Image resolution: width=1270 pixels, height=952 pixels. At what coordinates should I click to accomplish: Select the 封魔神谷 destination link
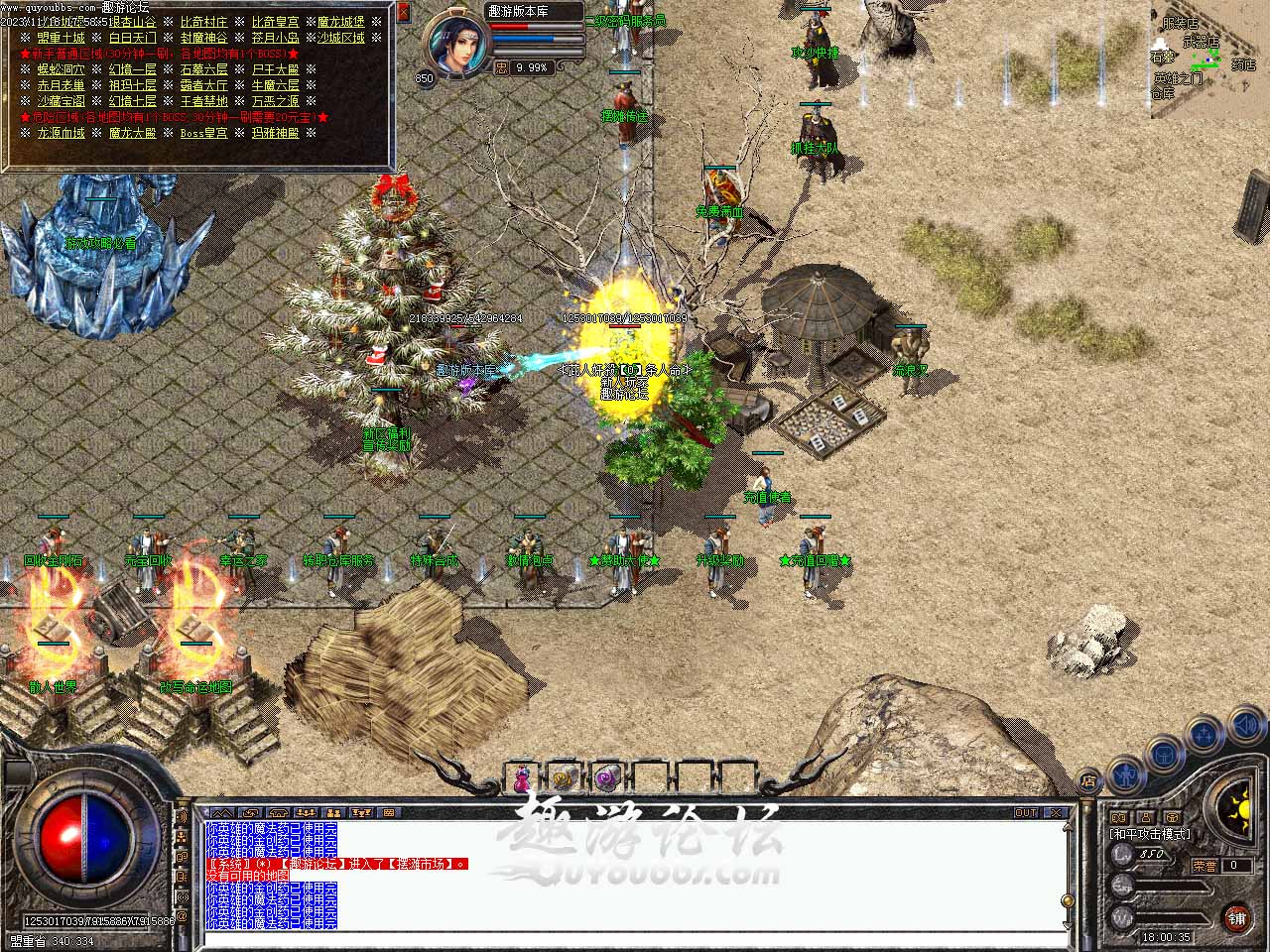(x=203, y=38)
